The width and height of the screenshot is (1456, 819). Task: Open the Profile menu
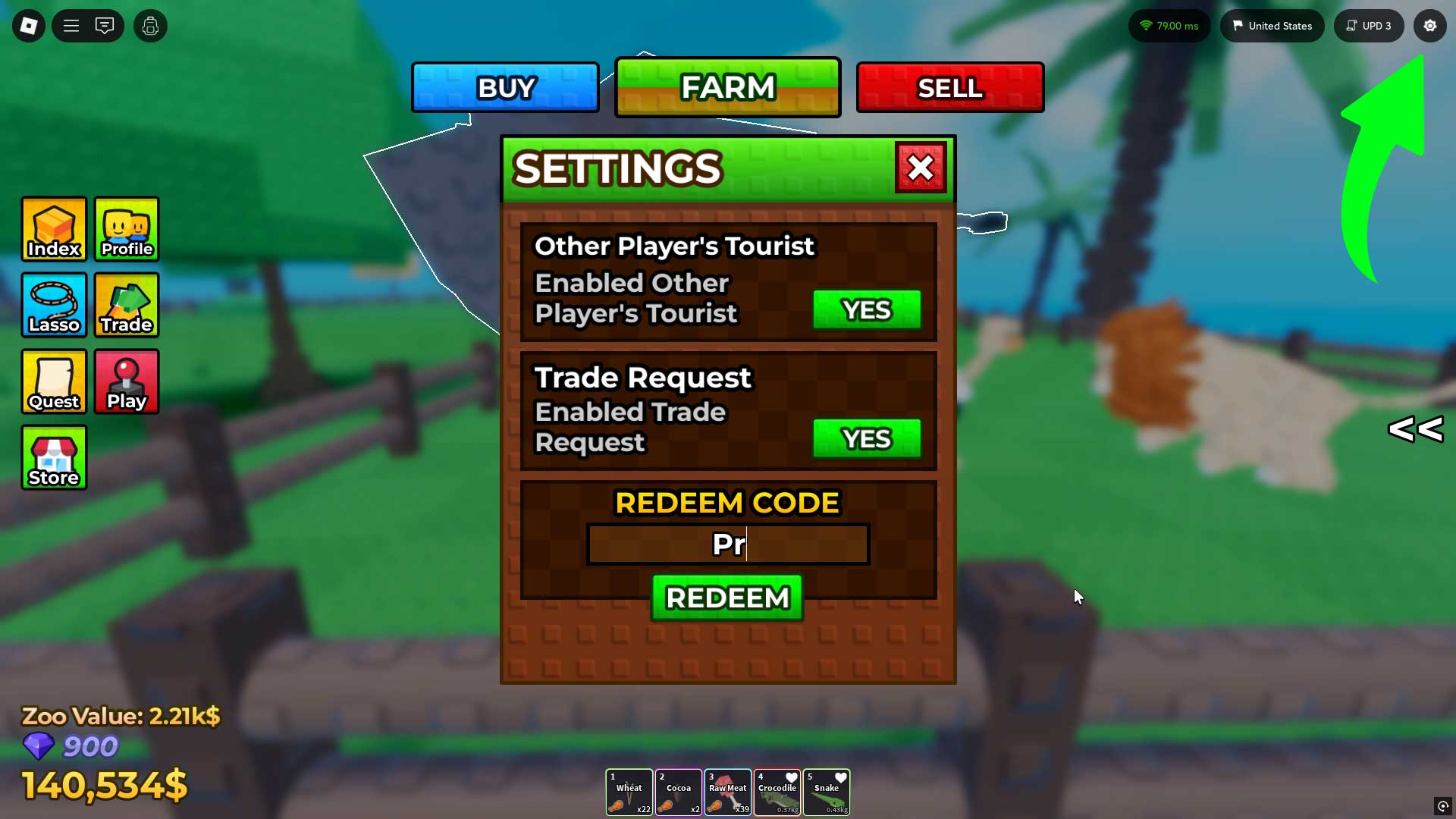[x=126, y=229]
